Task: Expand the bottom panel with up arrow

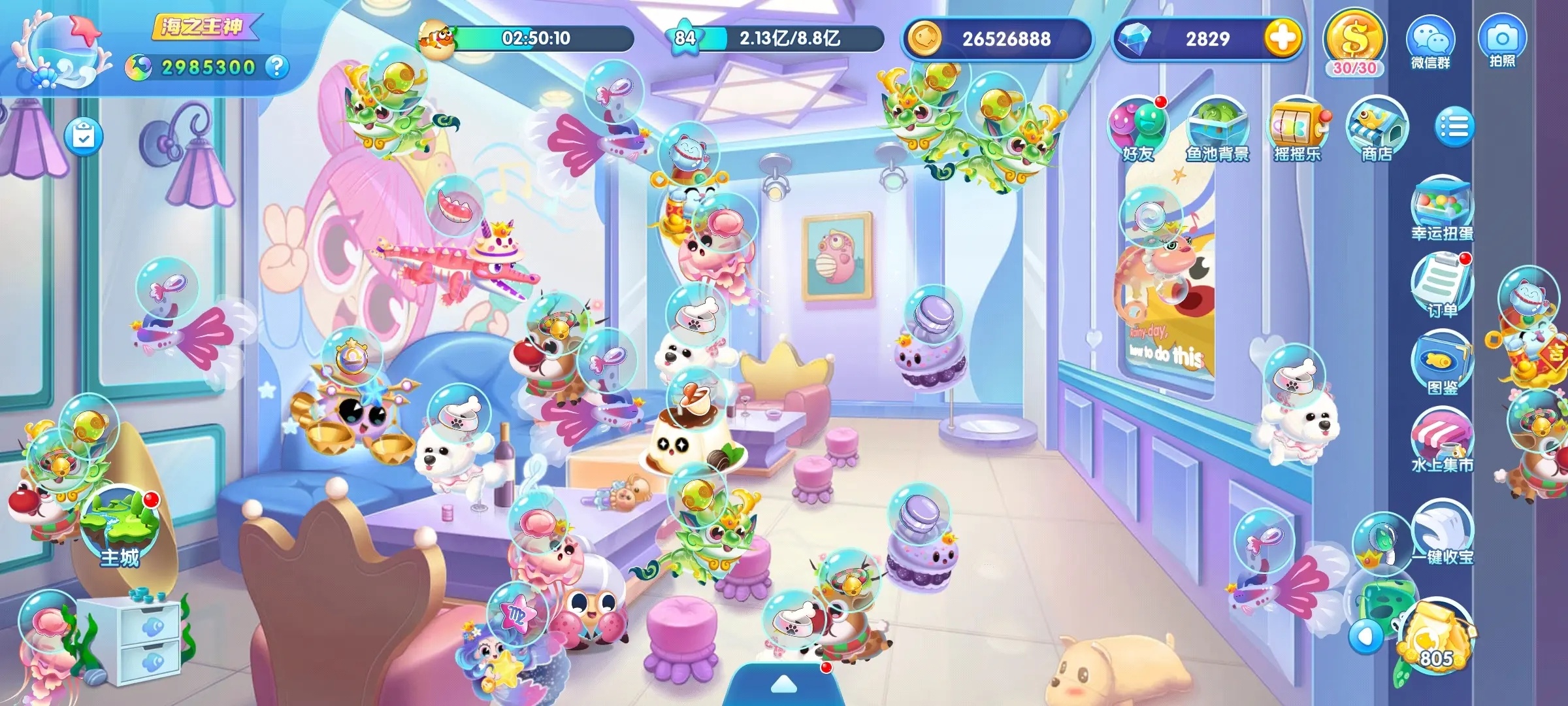Action: coord(783,685)
